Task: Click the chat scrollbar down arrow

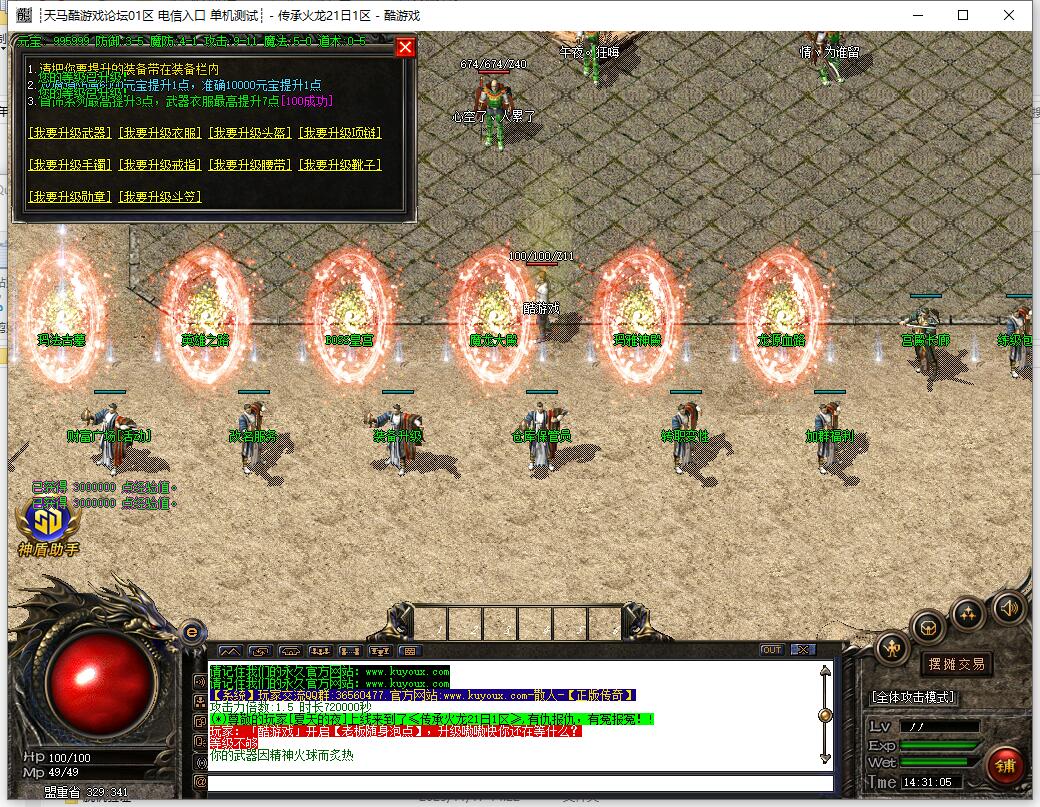Action: (x=825, y=757)
